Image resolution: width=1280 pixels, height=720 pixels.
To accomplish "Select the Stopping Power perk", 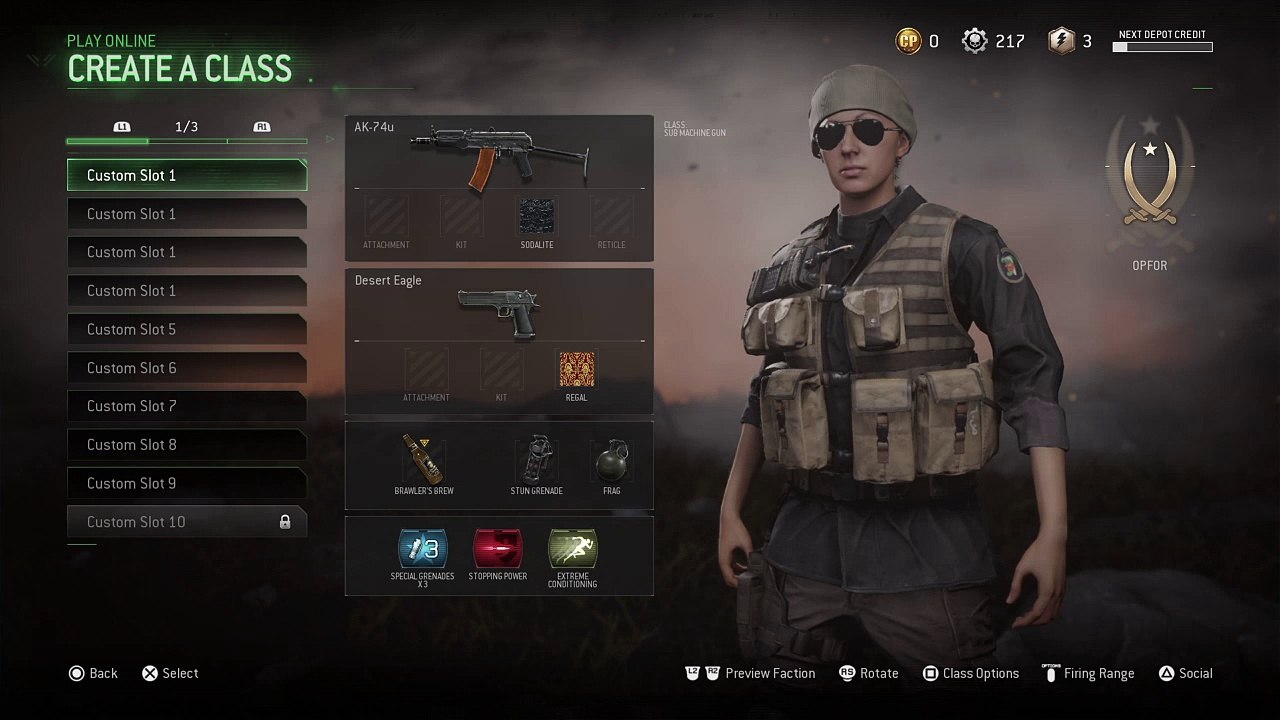I will (x=498, y=550).
